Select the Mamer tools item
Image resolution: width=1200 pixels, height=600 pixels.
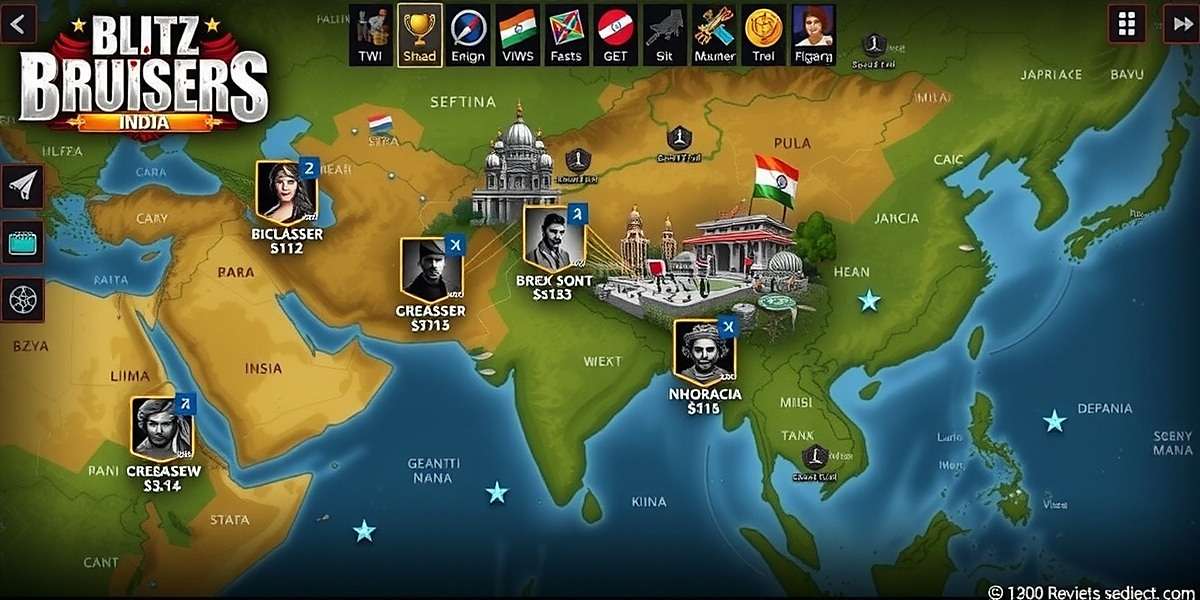coord(714,34)
